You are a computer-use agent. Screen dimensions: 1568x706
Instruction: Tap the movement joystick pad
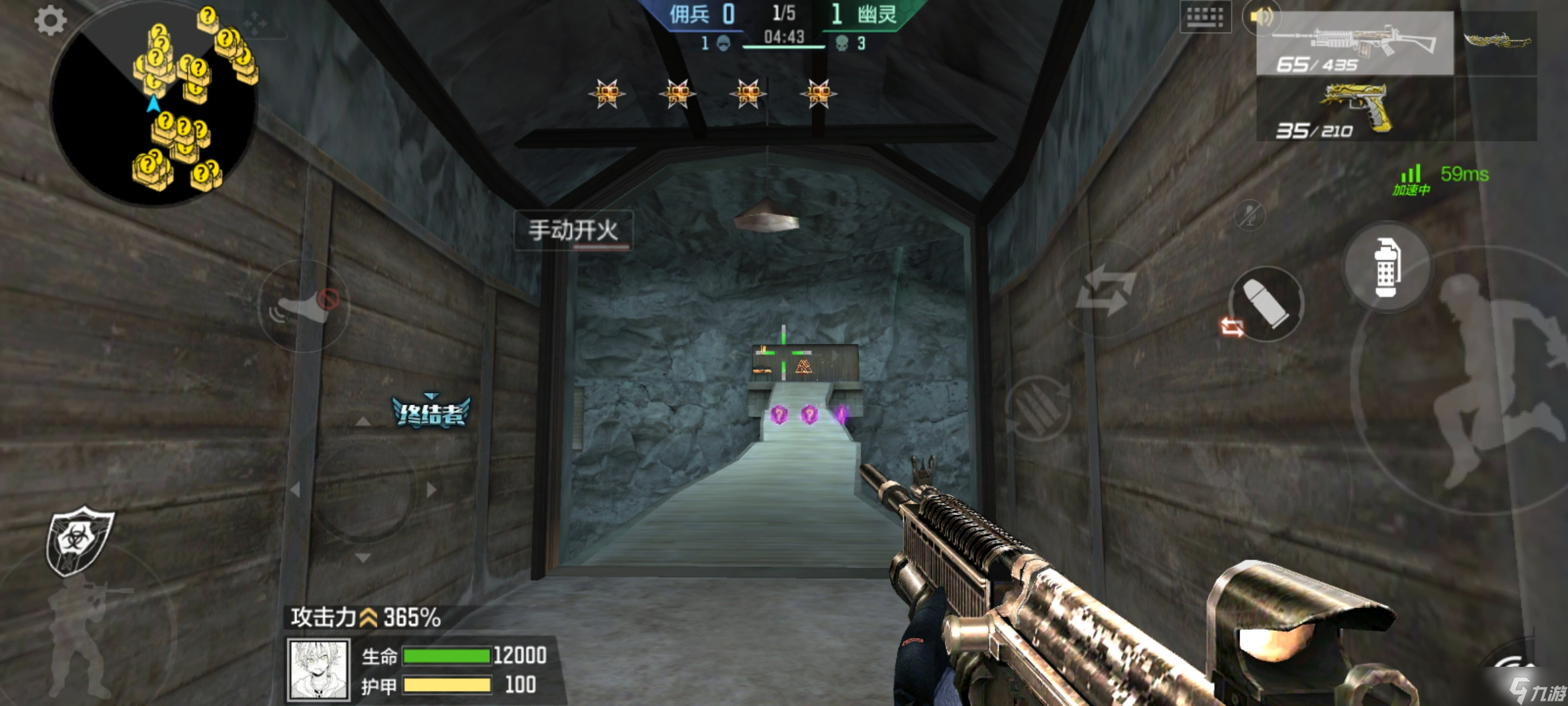363,490
